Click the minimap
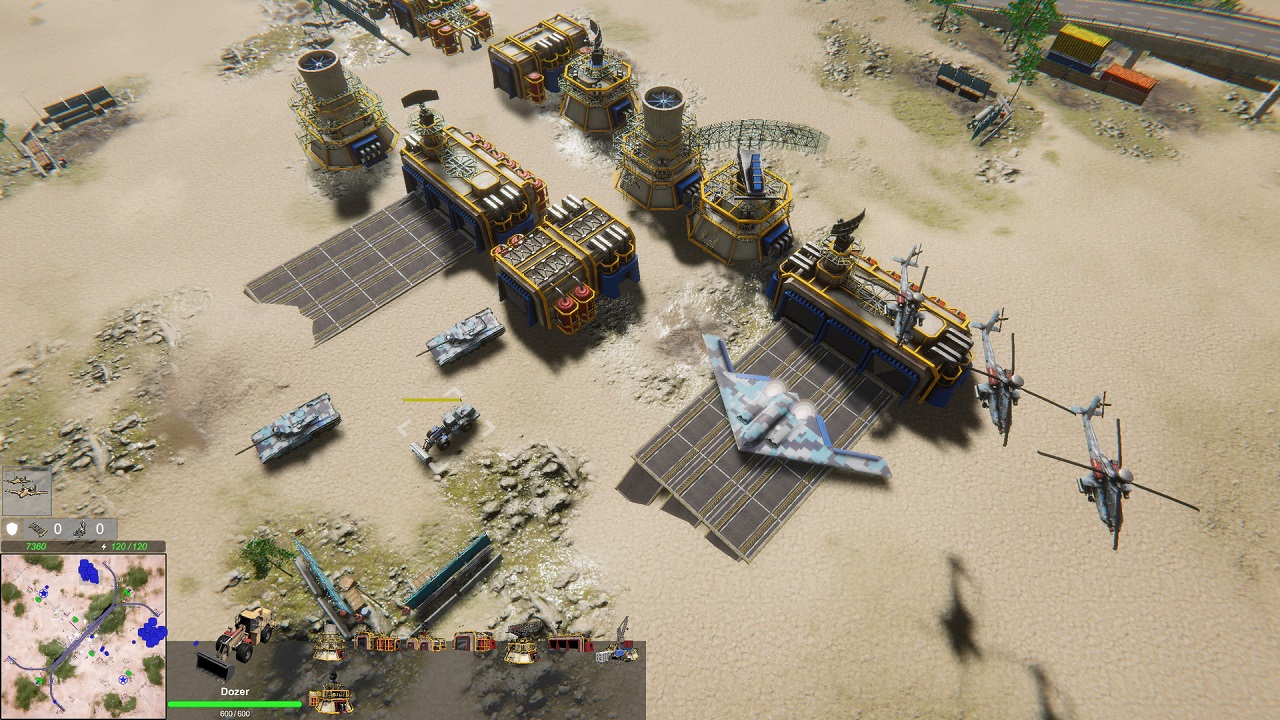The height and width of the screenshot is (720, 1280). (x=83, y=635)
